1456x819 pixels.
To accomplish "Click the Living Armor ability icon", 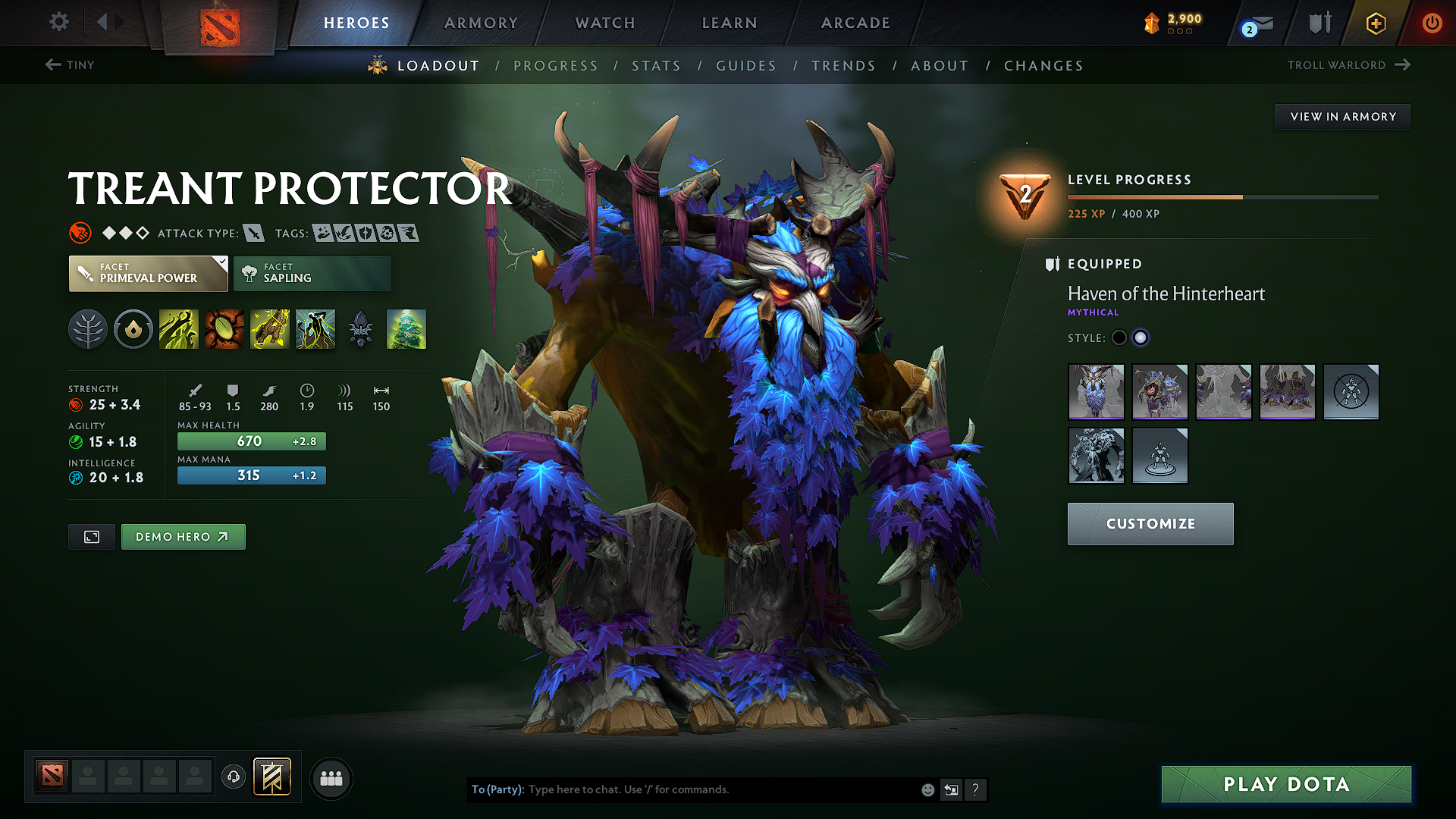I will coord(270,329).
